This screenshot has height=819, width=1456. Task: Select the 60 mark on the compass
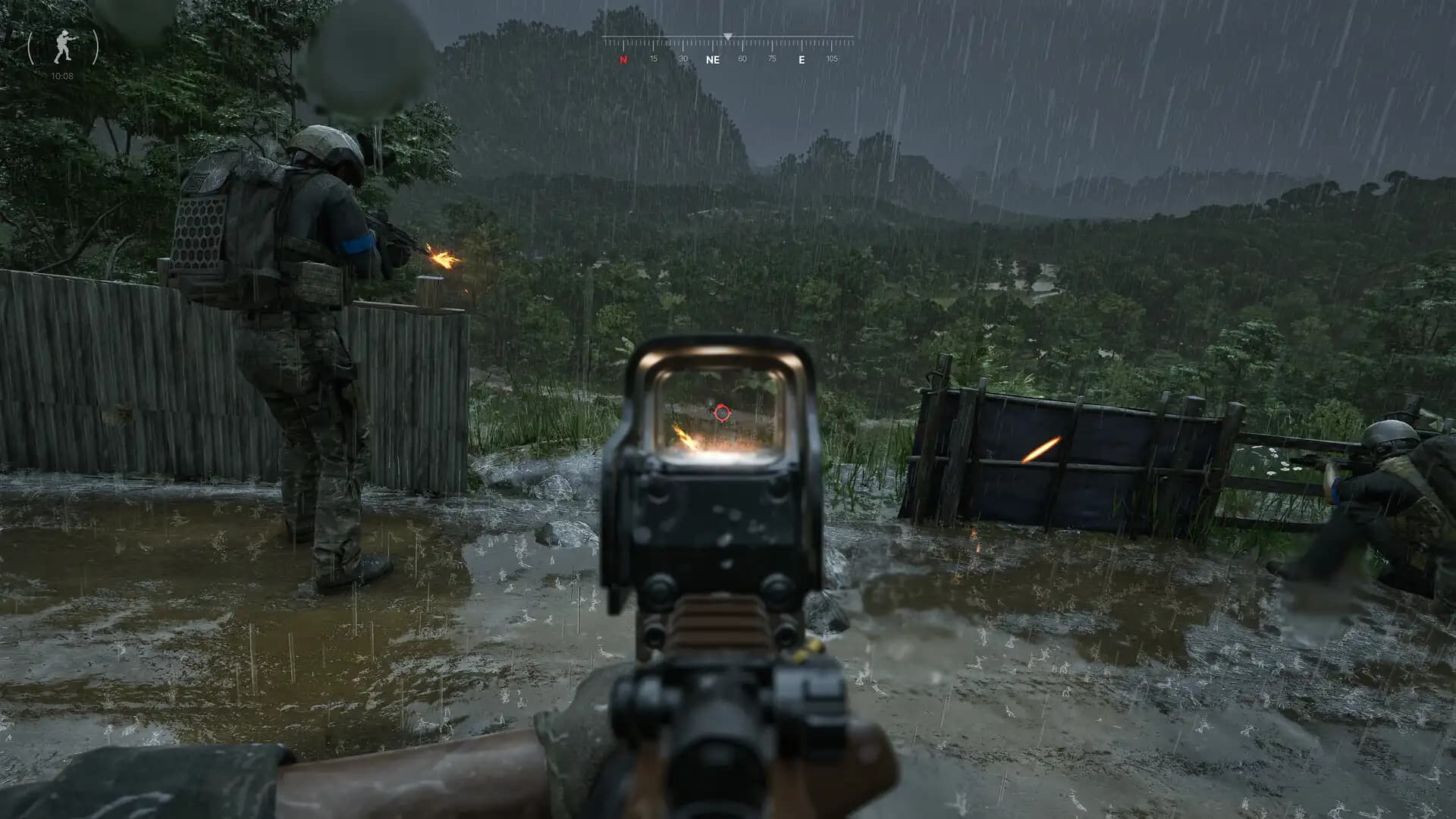[x=742, y=58]
